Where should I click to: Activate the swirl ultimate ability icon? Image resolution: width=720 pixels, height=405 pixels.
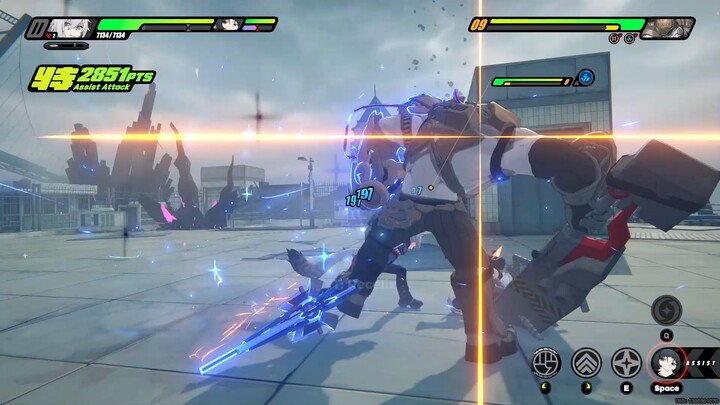coord(666,309)
